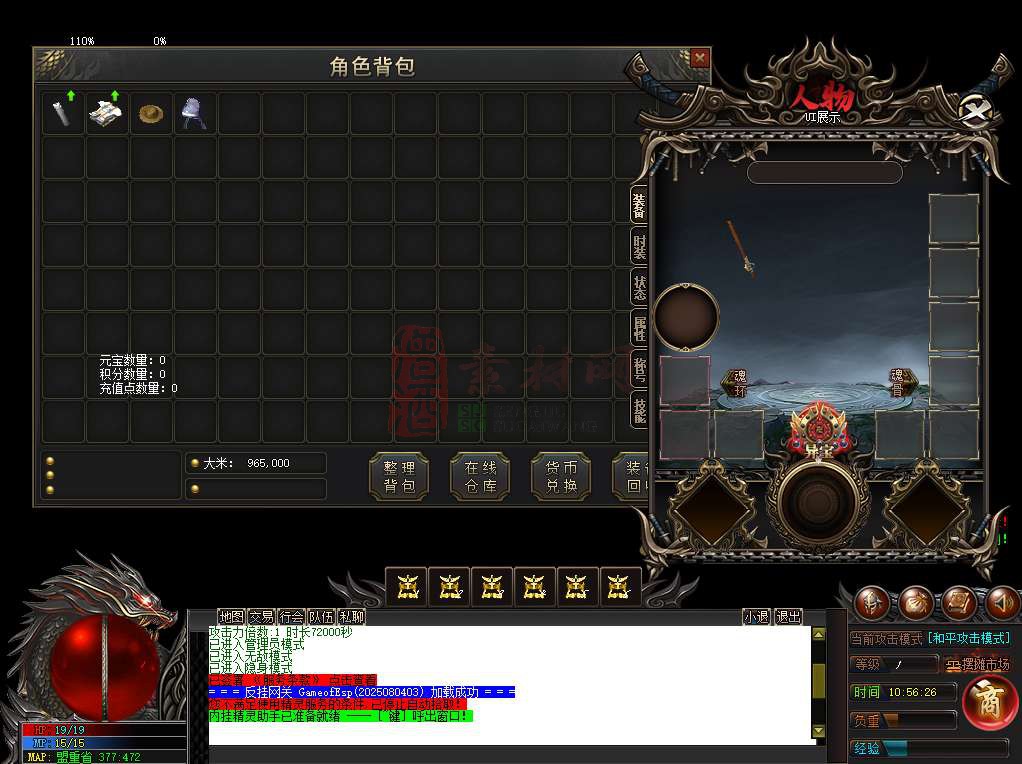Select the white scroll item in the bag

(x=107, y=113)
